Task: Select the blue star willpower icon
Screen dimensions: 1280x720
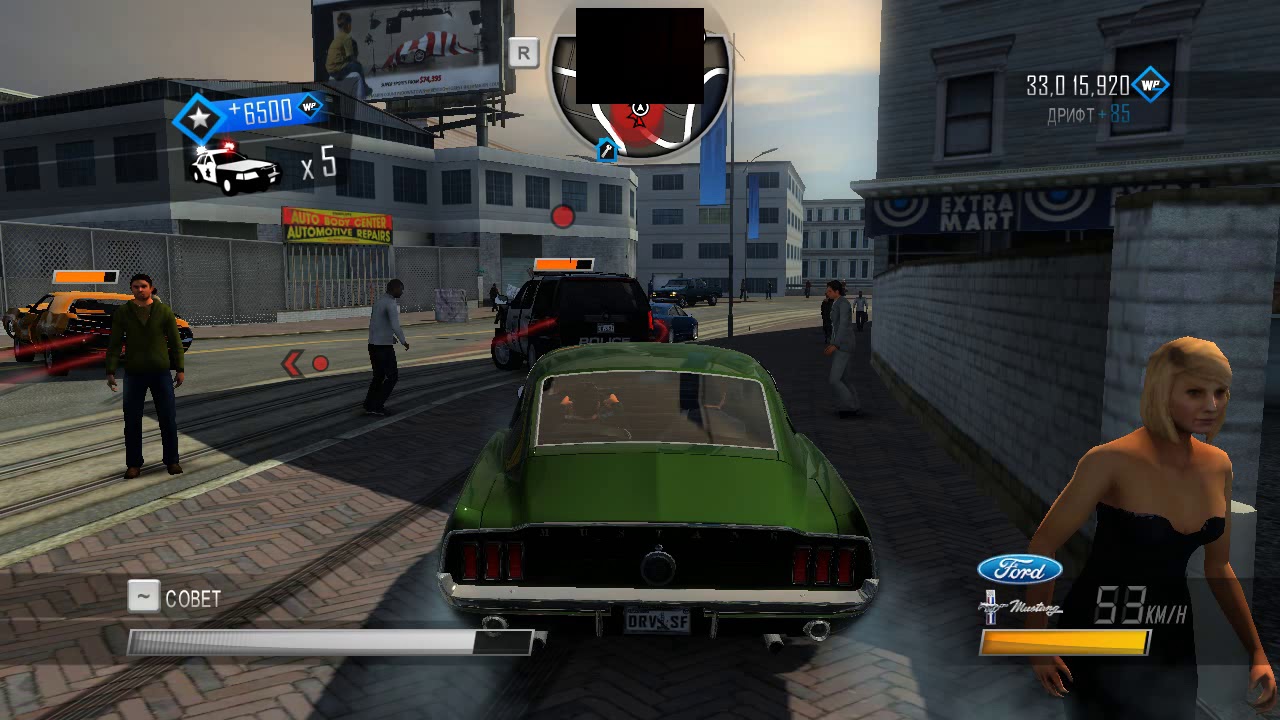Action: tap(200, 119)
